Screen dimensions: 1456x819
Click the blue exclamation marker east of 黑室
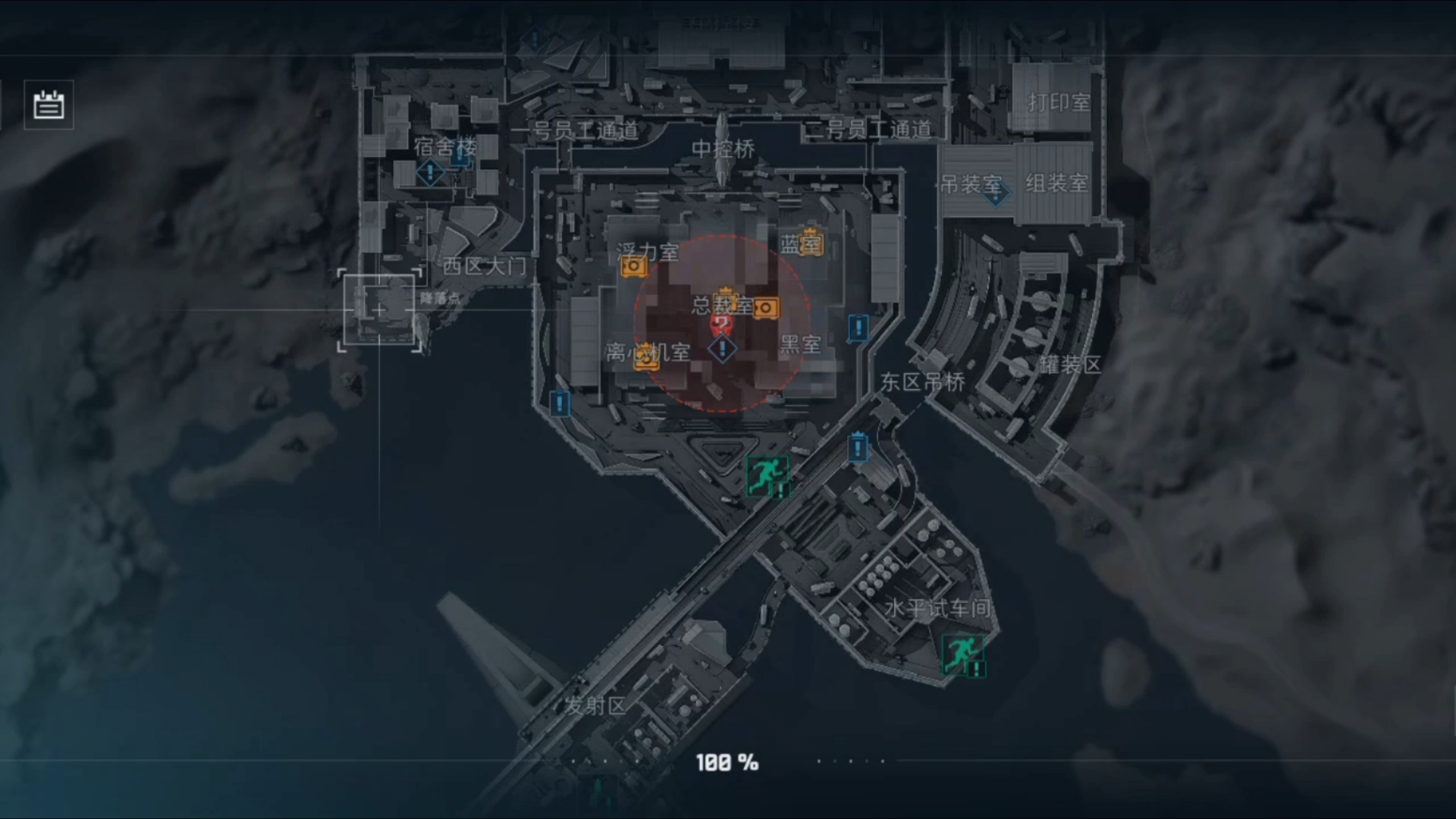(858, 328)
